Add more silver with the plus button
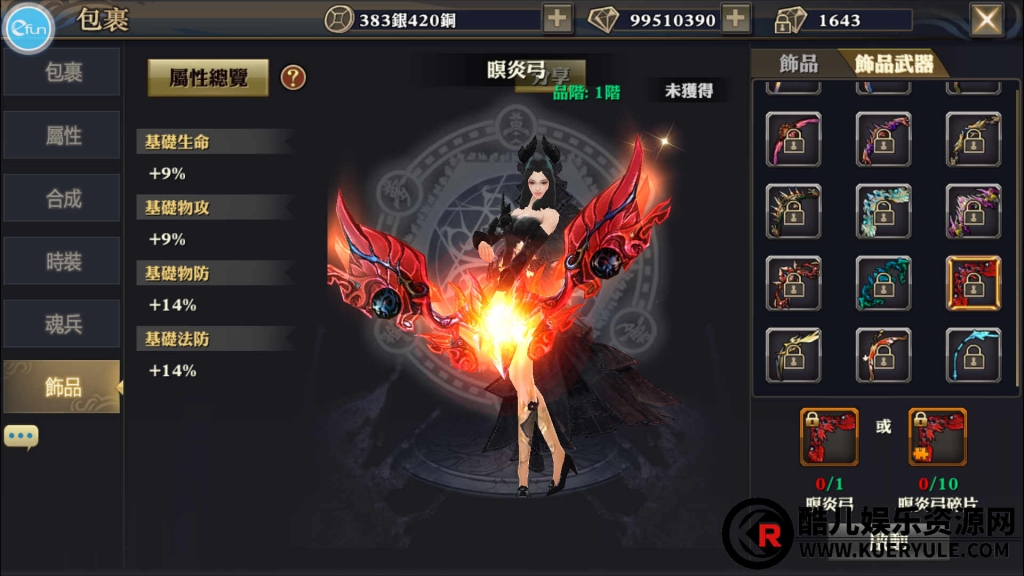 click(x=557, y=19)
